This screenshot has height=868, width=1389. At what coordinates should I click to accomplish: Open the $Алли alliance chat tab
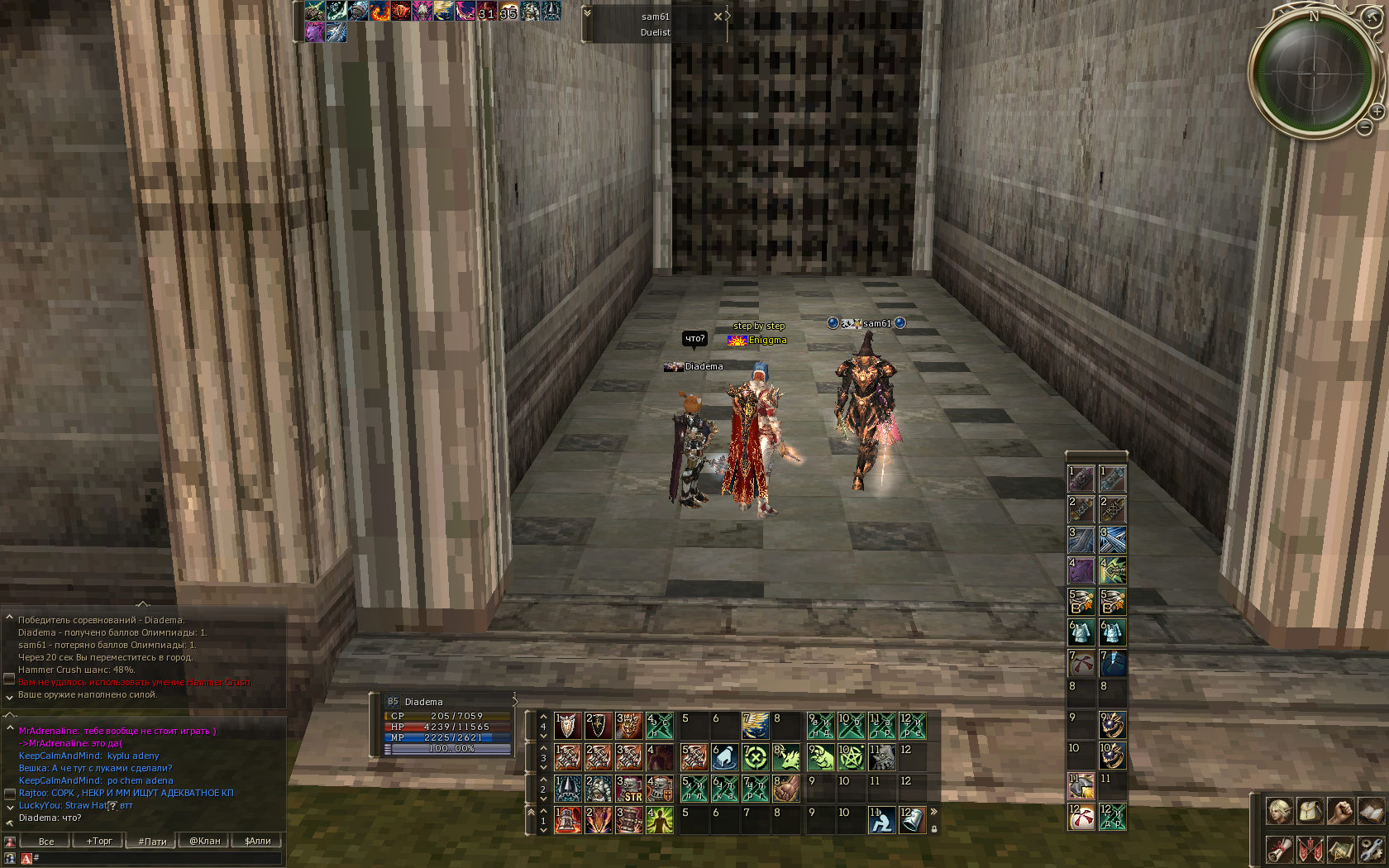(x=257, y=841)
